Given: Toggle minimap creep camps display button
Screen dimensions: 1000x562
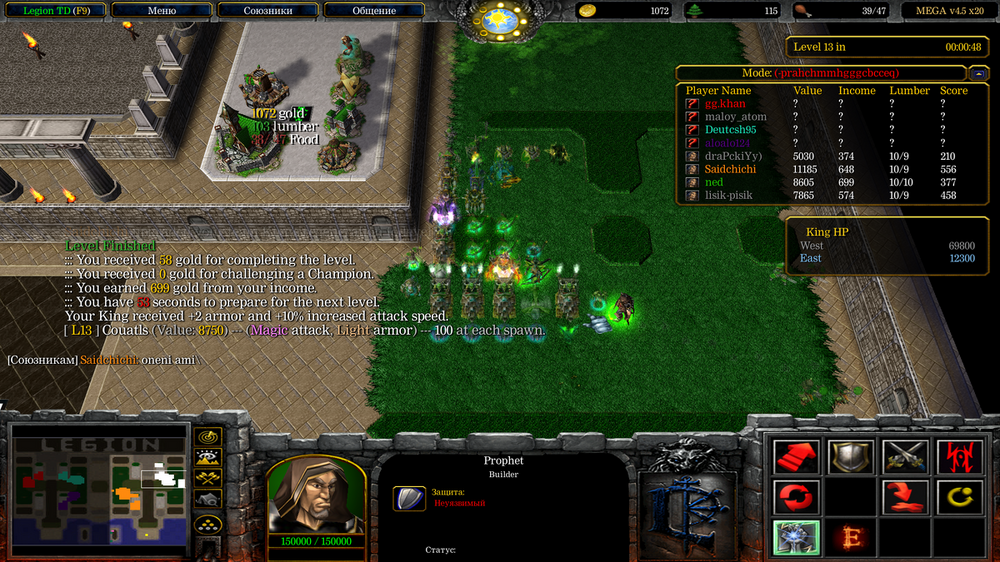Looking at the screenshot, I should pos(208,499).
